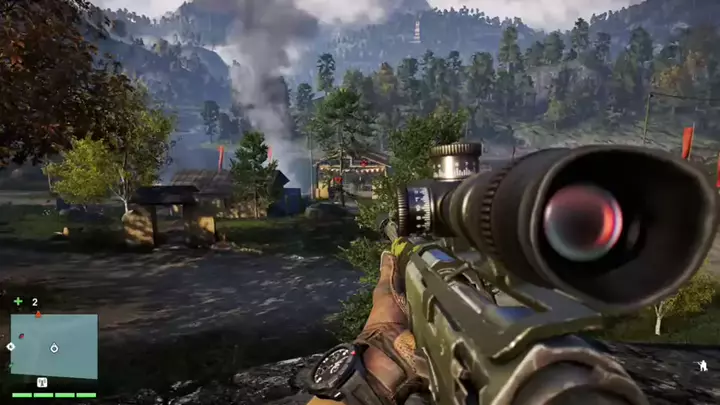Select the radio tower icon below the minimap
Viewport: 720px width, 405px height.
(42, 382)
